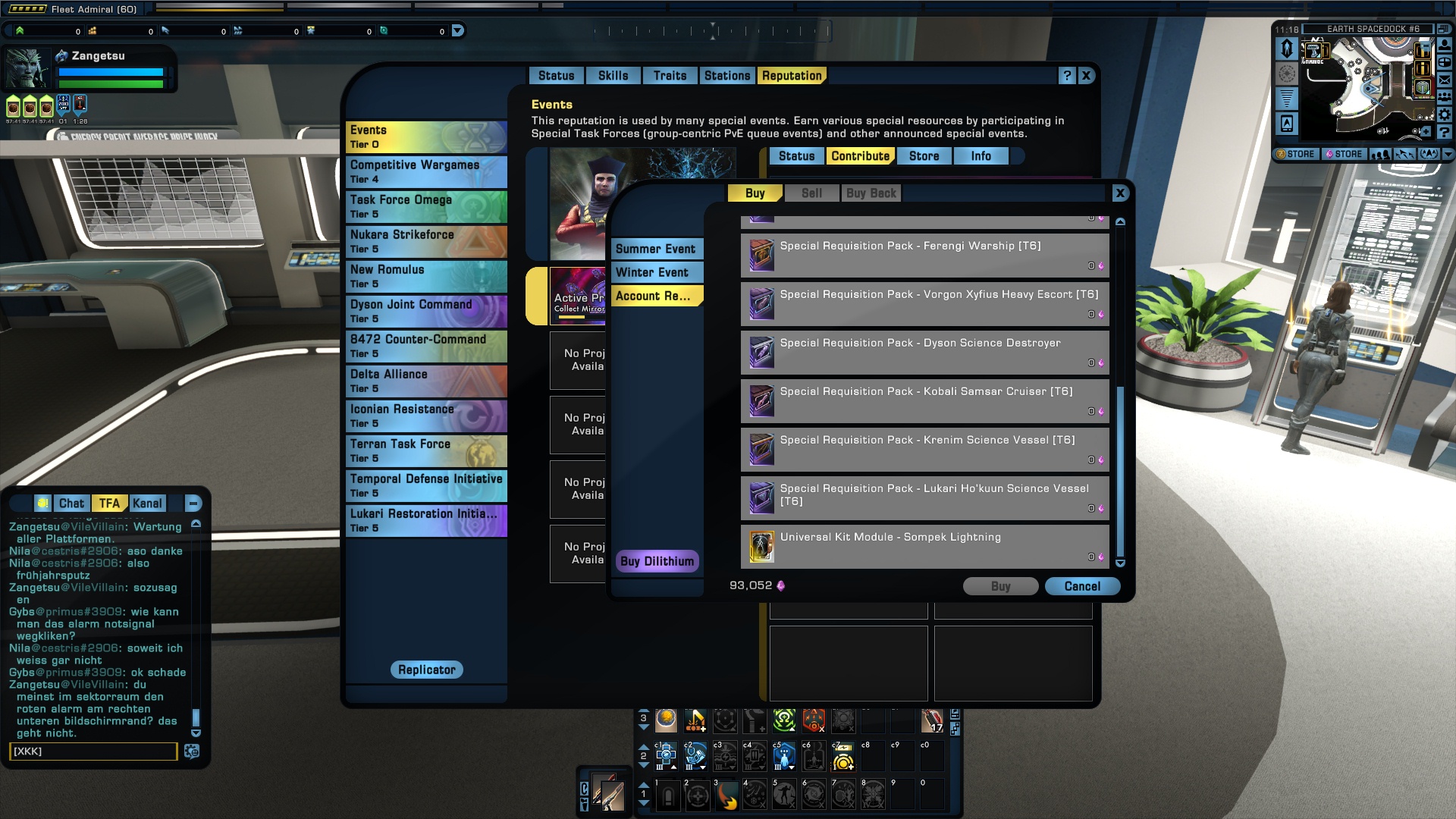Close the reputation window
Screen dimensions: 1456x819
pos(1086,76)
